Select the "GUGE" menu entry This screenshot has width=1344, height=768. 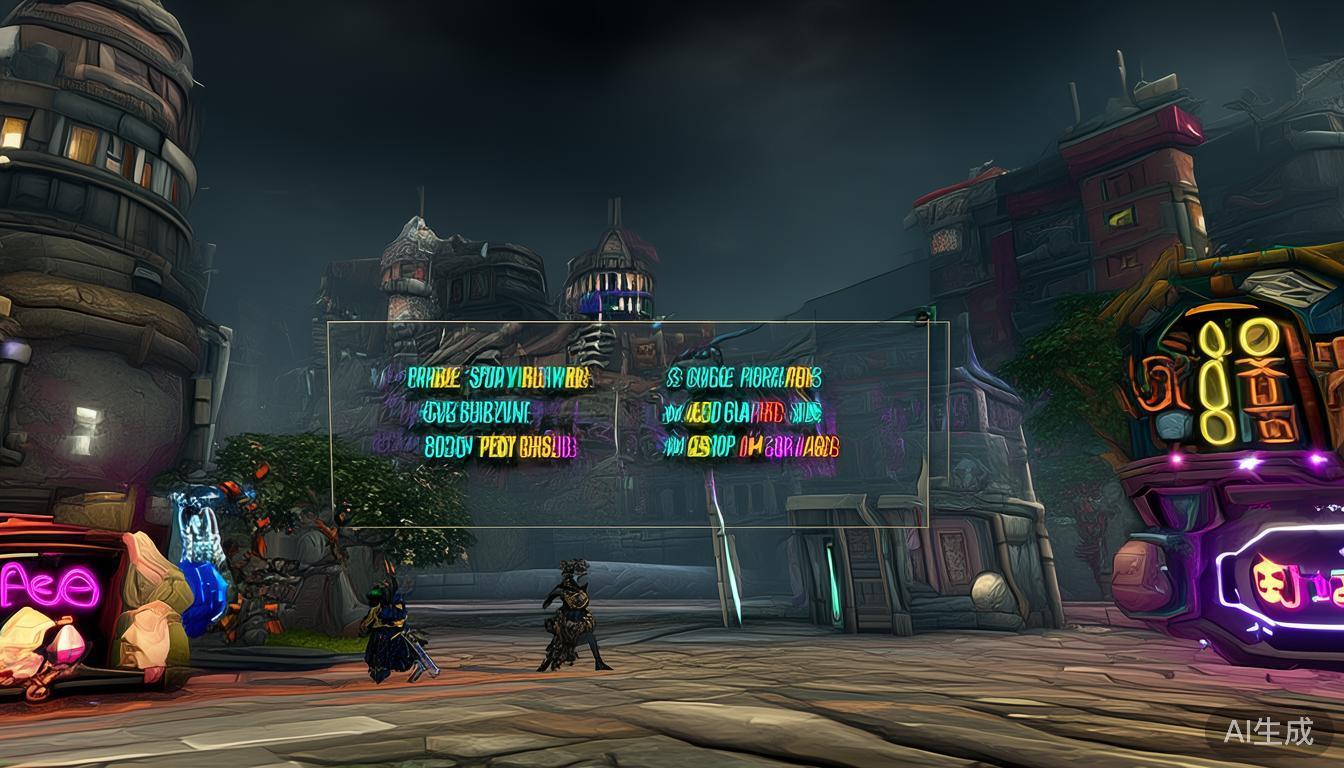pos(744,378)
